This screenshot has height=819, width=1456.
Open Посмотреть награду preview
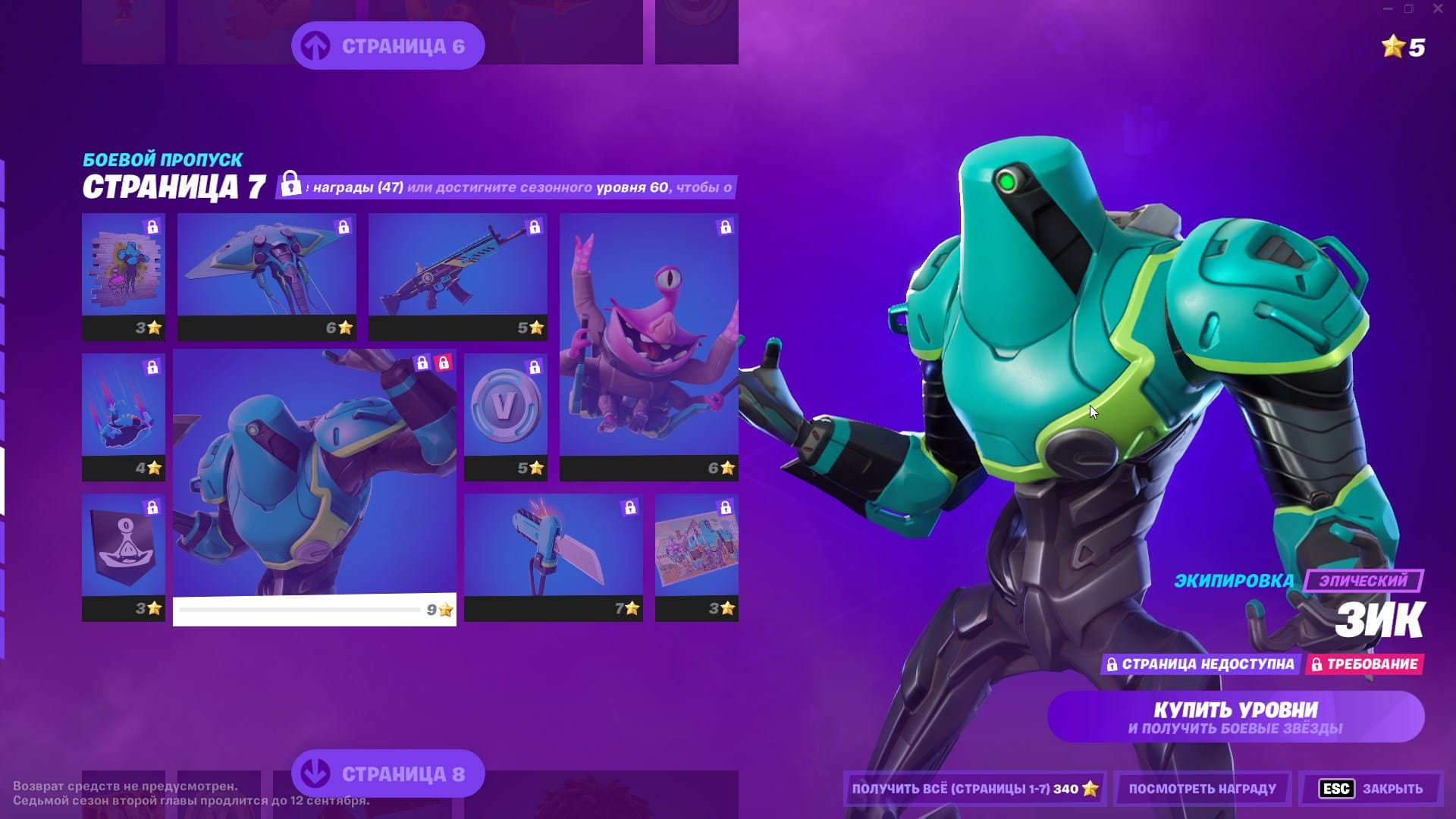click(1202, 789)
